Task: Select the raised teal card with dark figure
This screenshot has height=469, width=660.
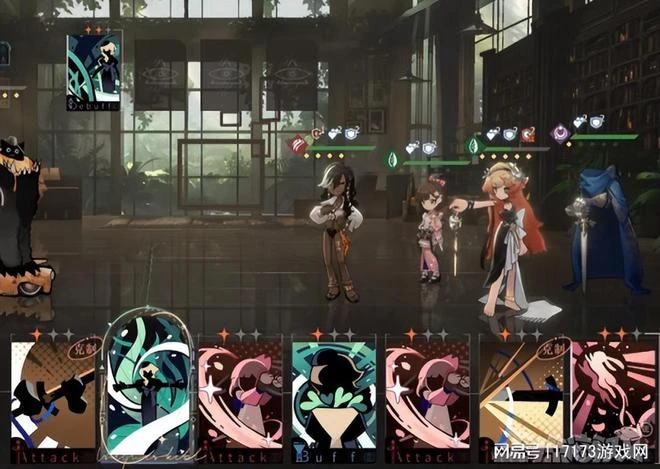Action: coord(149,385)
